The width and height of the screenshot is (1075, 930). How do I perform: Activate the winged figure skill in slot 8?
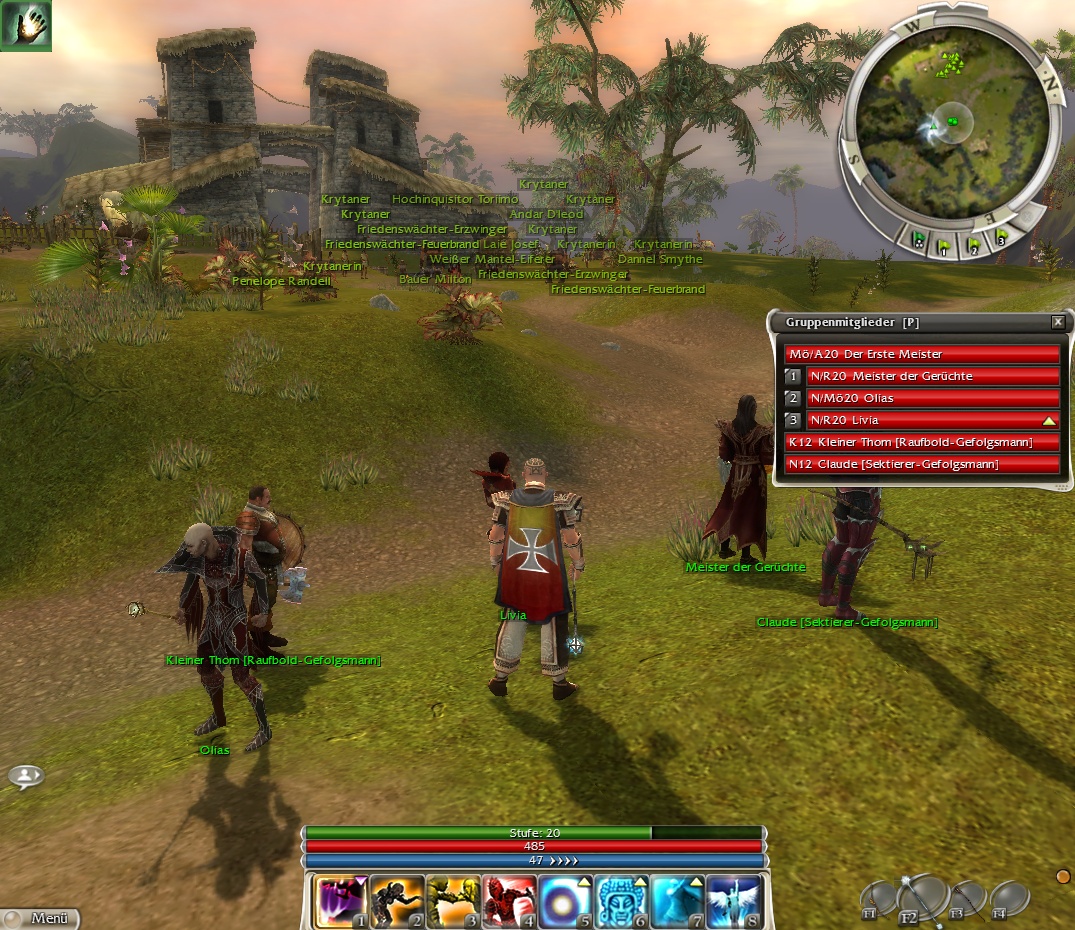point(733,902)
